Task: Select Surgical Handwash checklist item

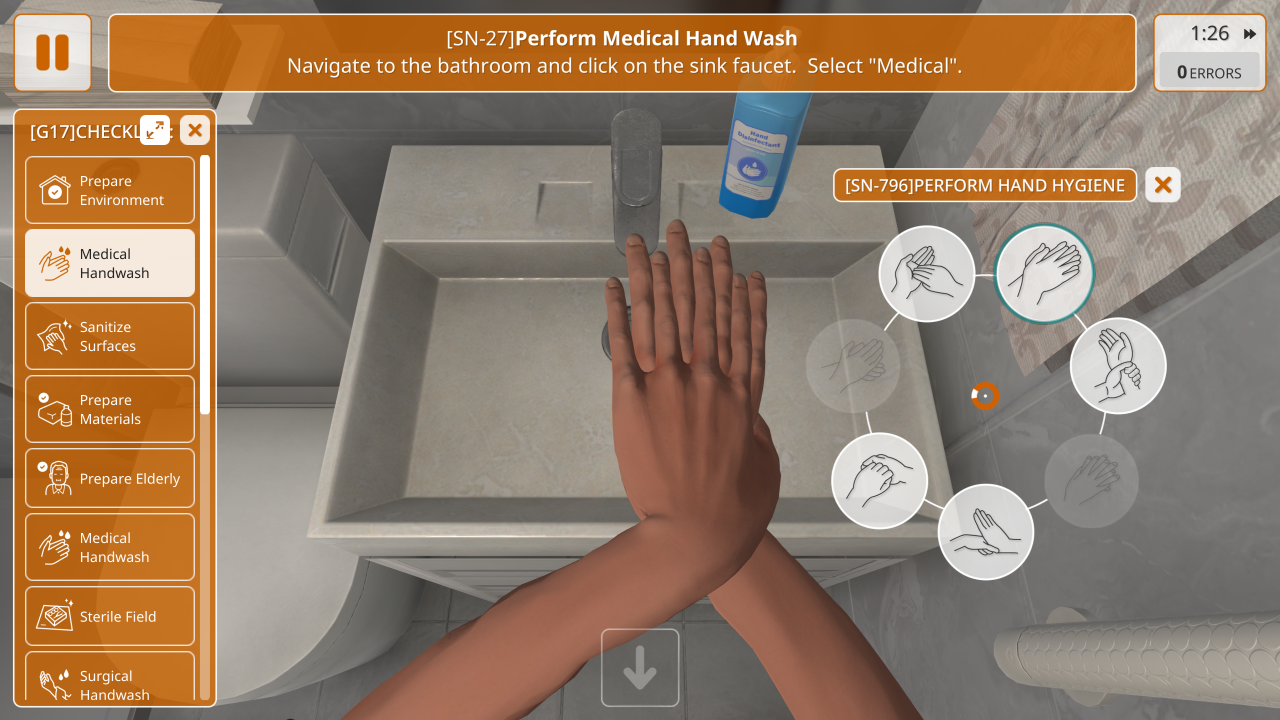Action: point(110,682)
